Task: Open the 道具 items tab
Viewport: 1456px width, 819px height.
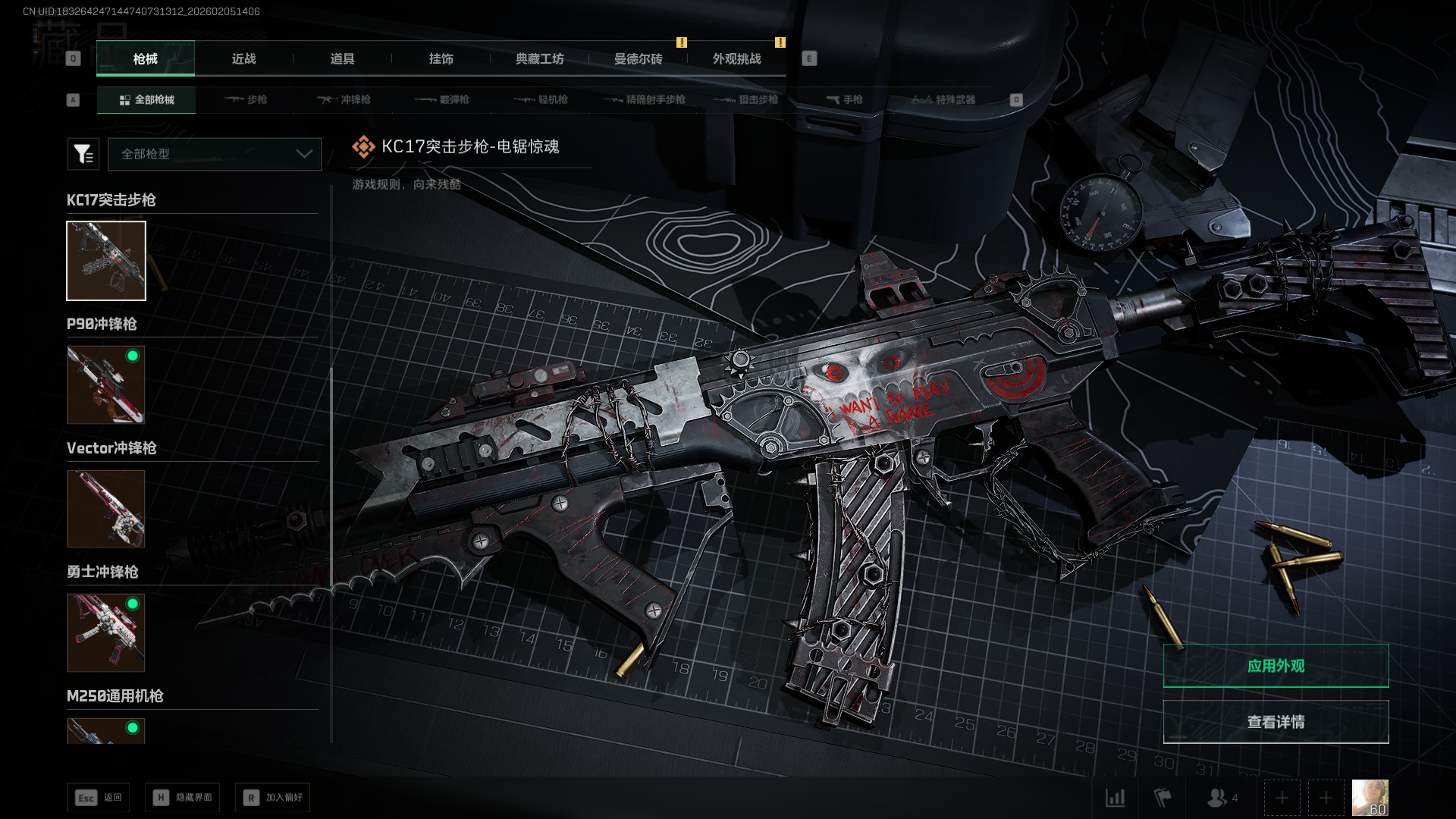Action: pos(342,59)
